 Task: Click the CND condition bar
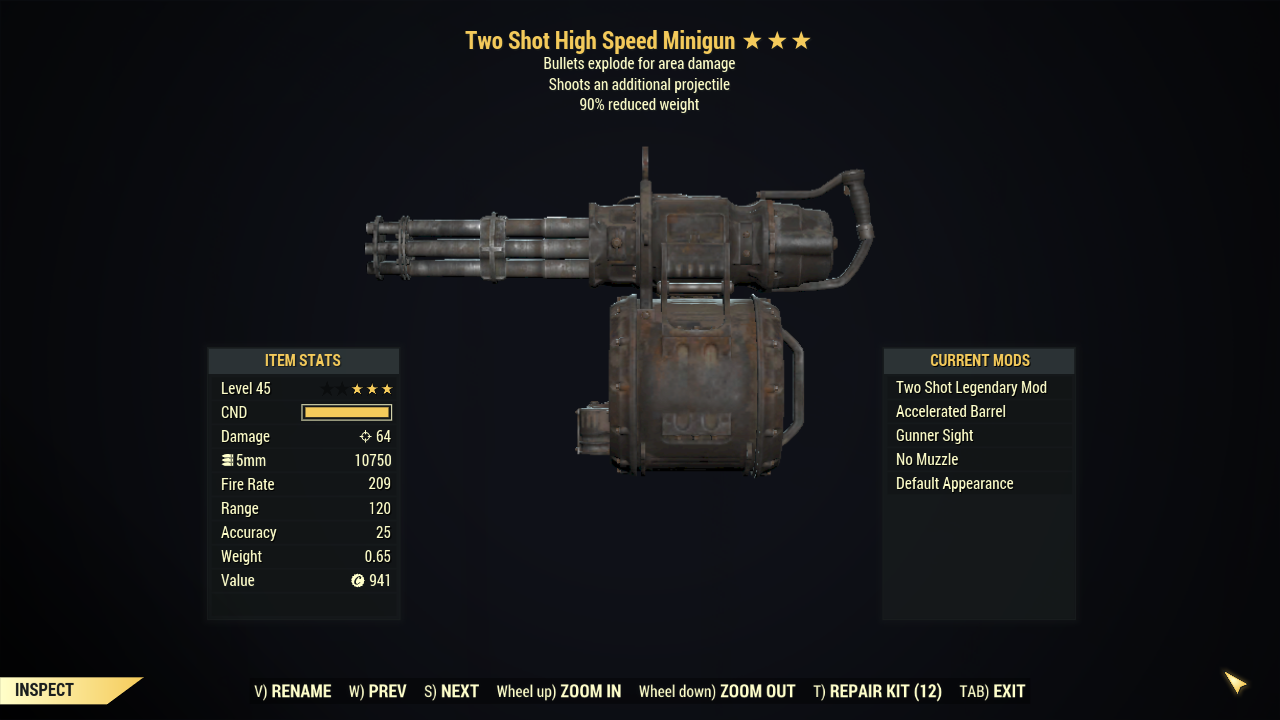(346, 412)
